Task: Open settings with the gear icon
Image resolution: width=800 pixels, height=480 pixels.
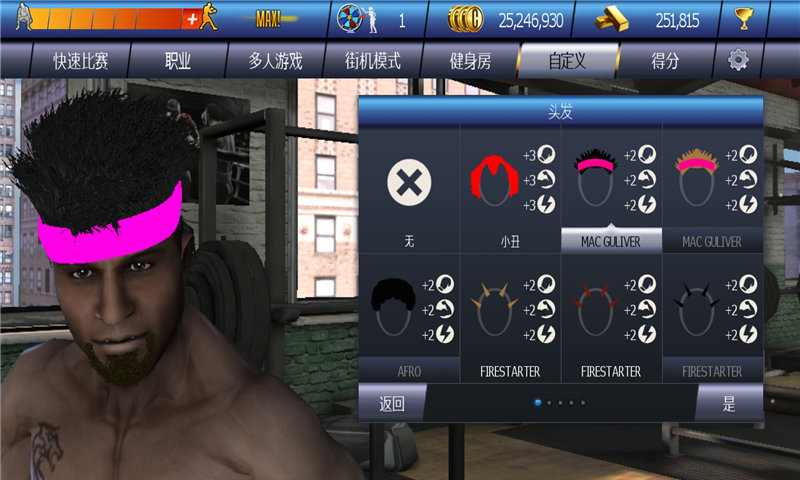Action: 738,60
